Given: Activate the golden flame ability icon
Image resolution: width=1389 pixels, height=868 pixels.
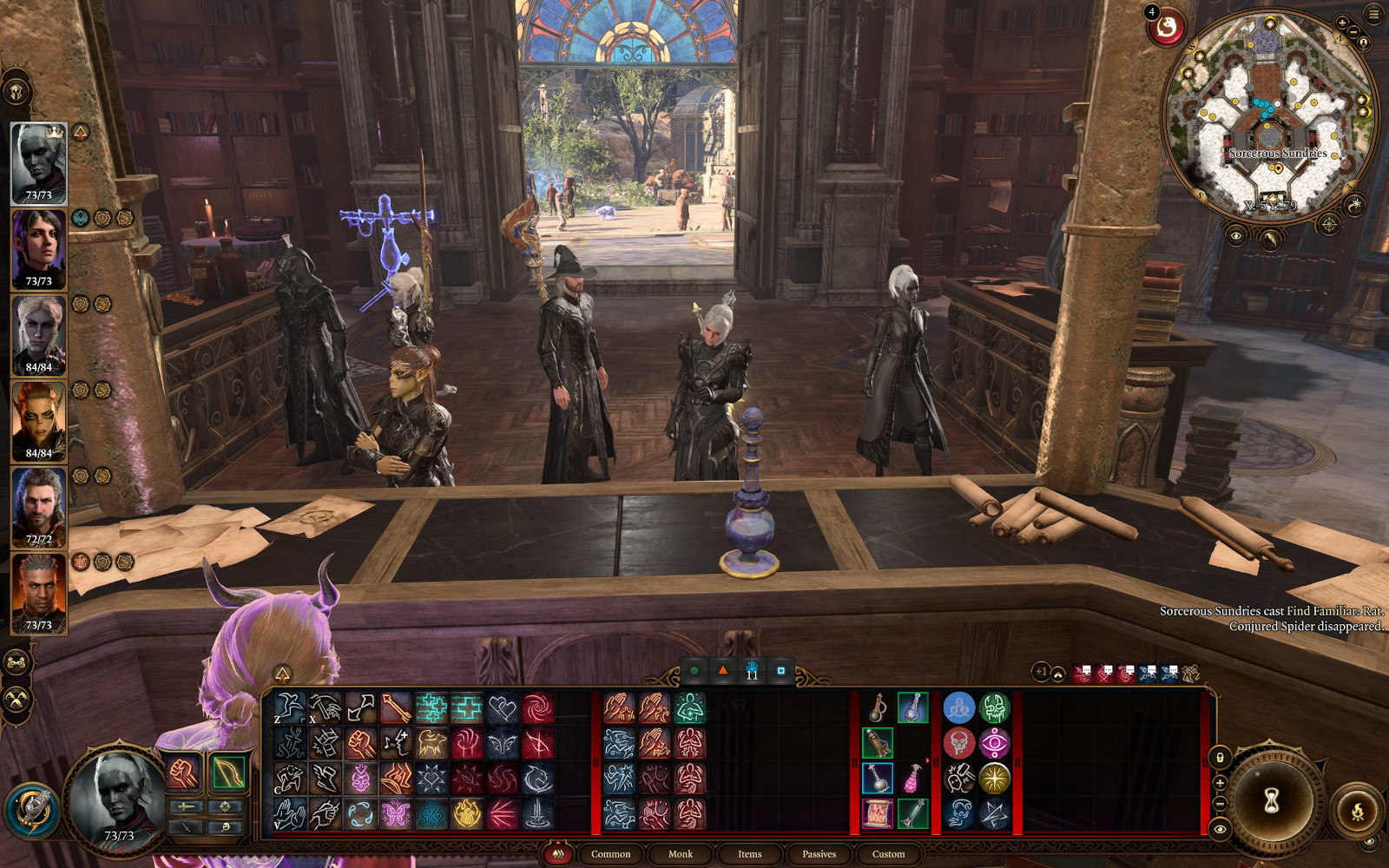Looking at the screenshot, I should (x=467, y=814).
